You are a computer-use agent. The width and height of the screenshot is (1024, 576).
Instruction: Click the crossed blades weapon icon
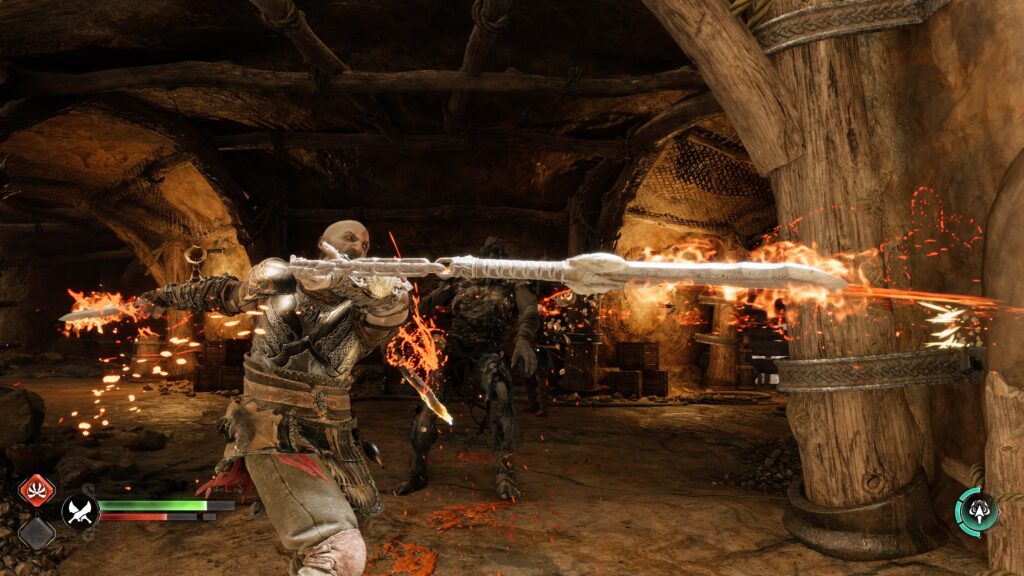pyautogui.click(x=80, y=511)
